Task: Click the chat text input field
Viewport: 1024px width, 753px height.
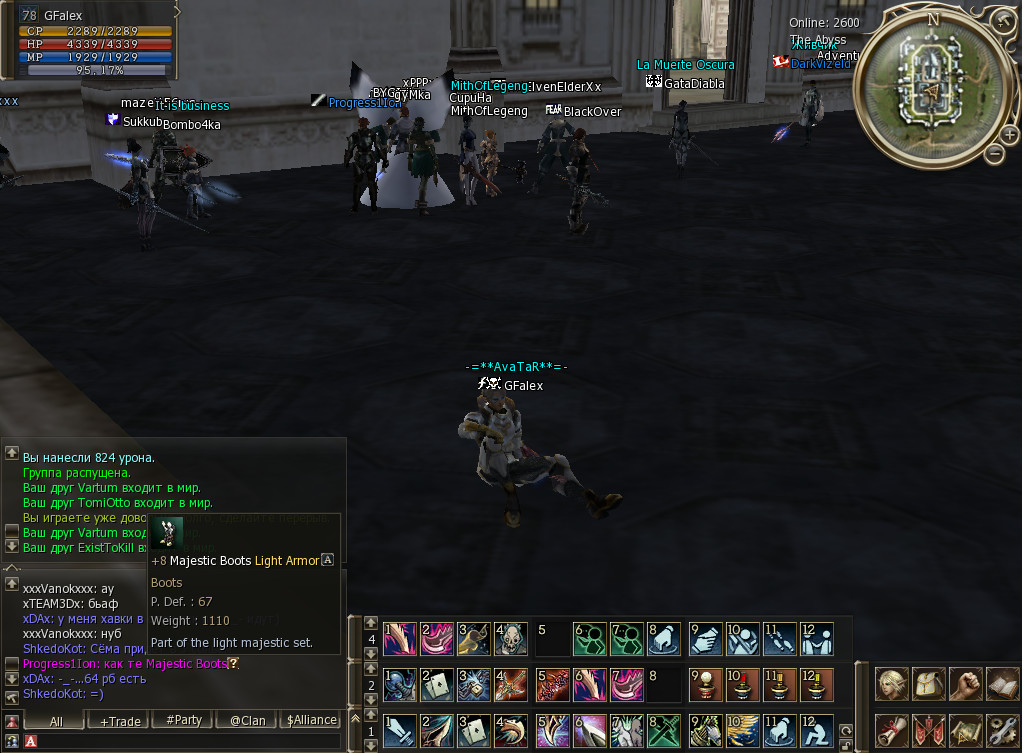Action: [x=180, y=741]
